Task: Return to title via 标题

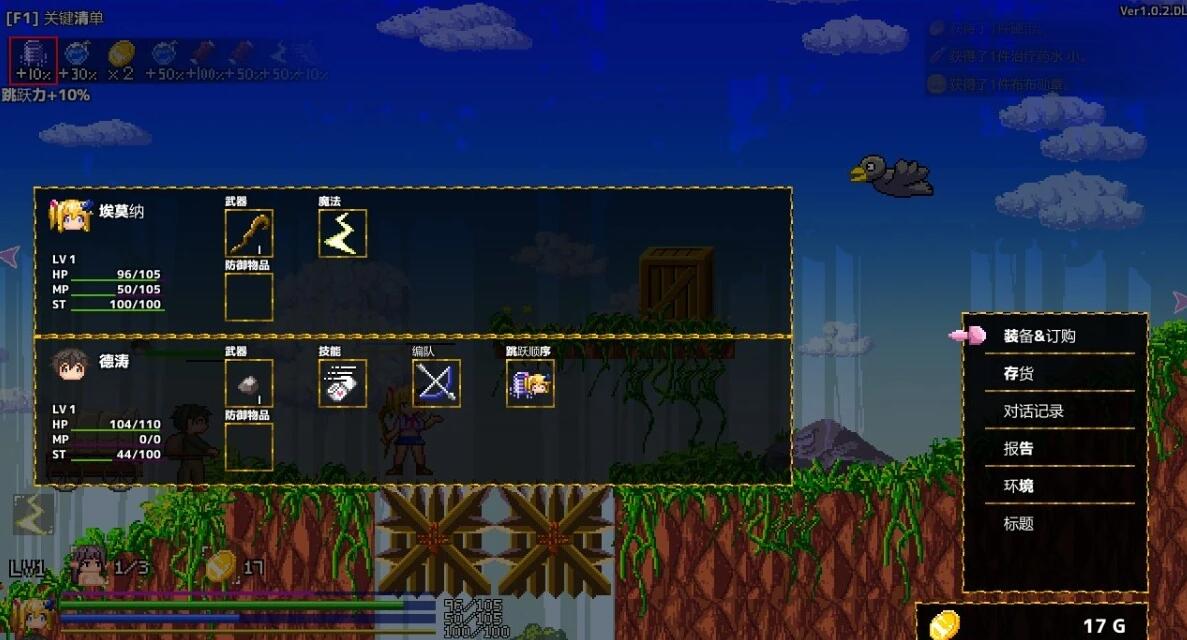Action: (x=1019, y=523)
